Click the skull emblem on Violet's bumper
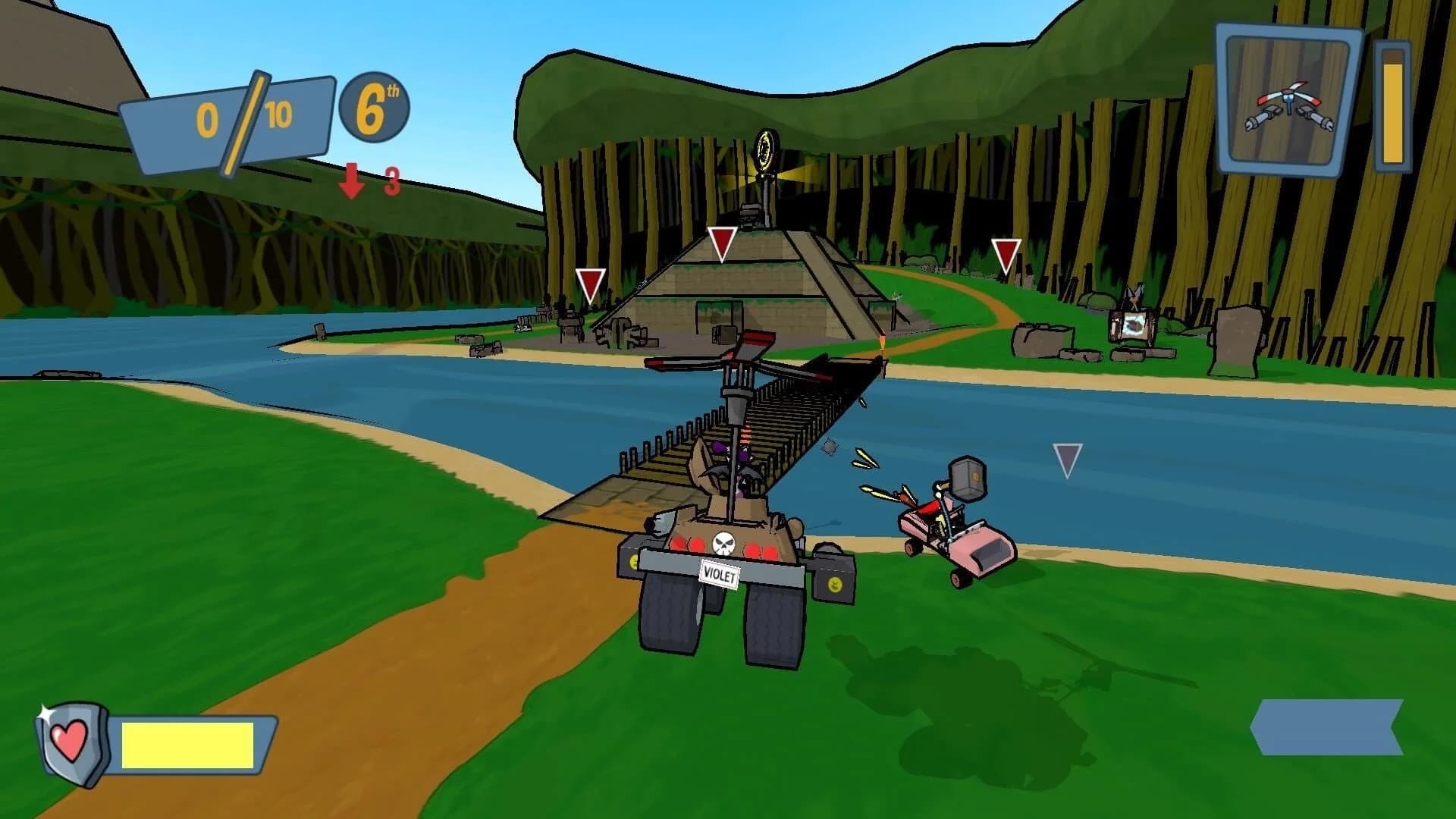Image resolution: width=1456 pixels, height=819 pixels. (x=723, y=544)
